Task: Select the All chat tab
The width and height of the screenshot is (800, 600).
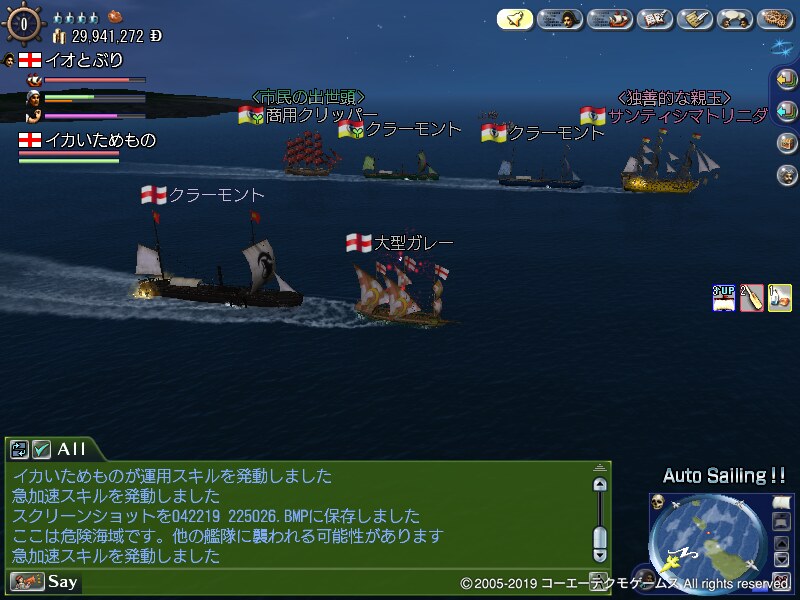Action: 70,449
